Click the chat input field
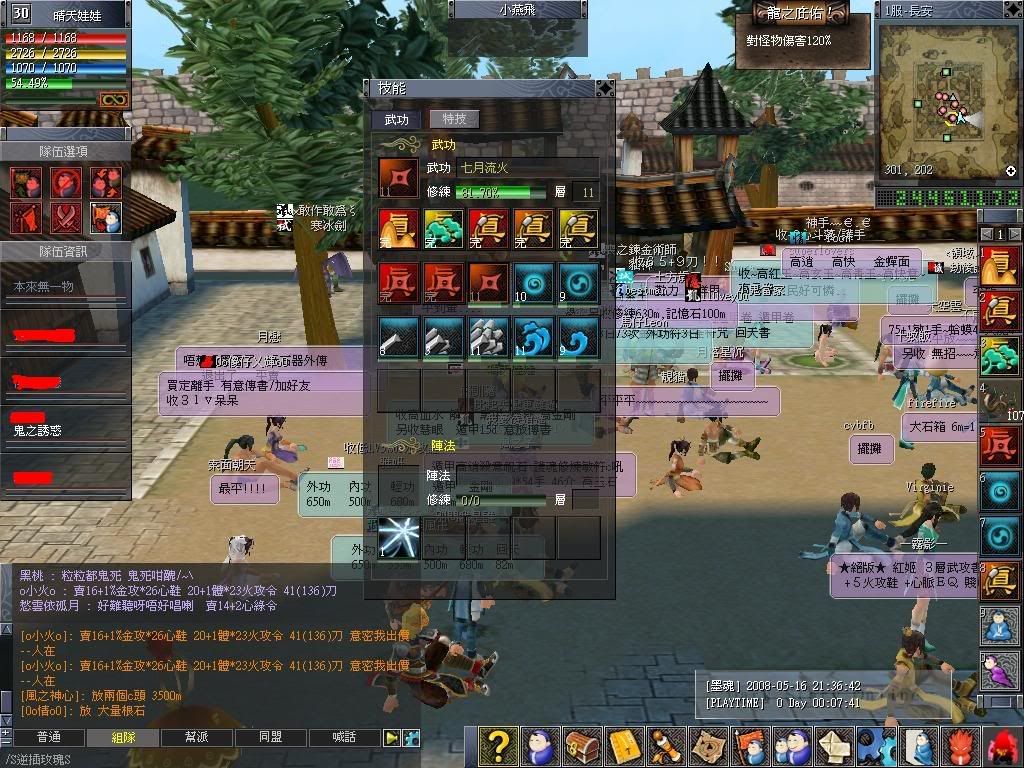The height and width of the screenshot is (768, 1024). click(200, 759)
